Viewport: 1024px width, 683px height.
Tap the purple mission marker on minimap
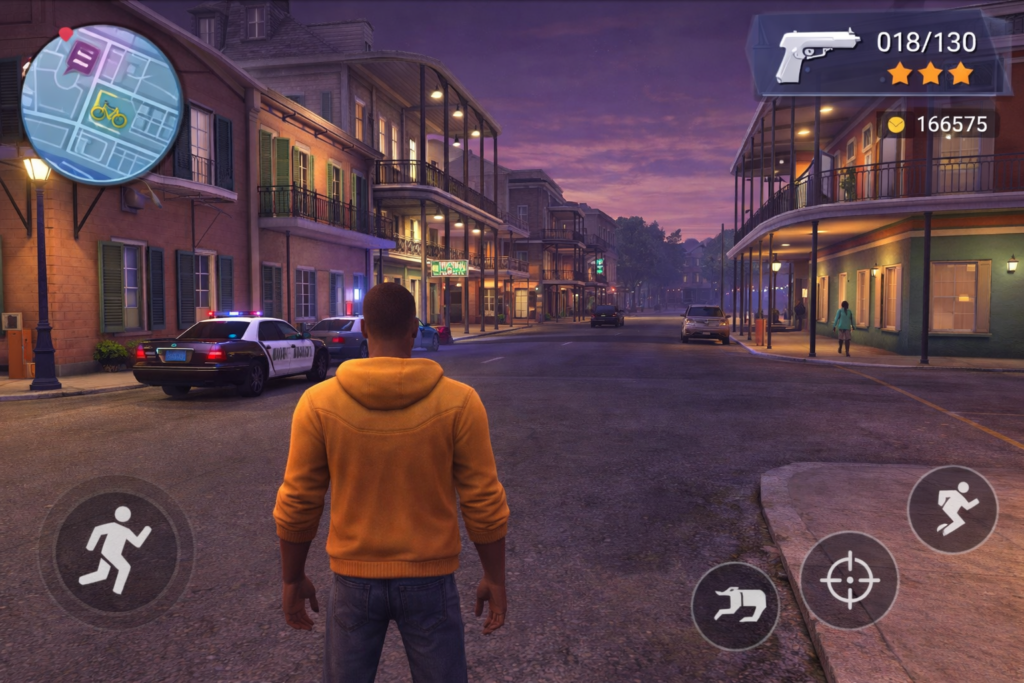81,58
